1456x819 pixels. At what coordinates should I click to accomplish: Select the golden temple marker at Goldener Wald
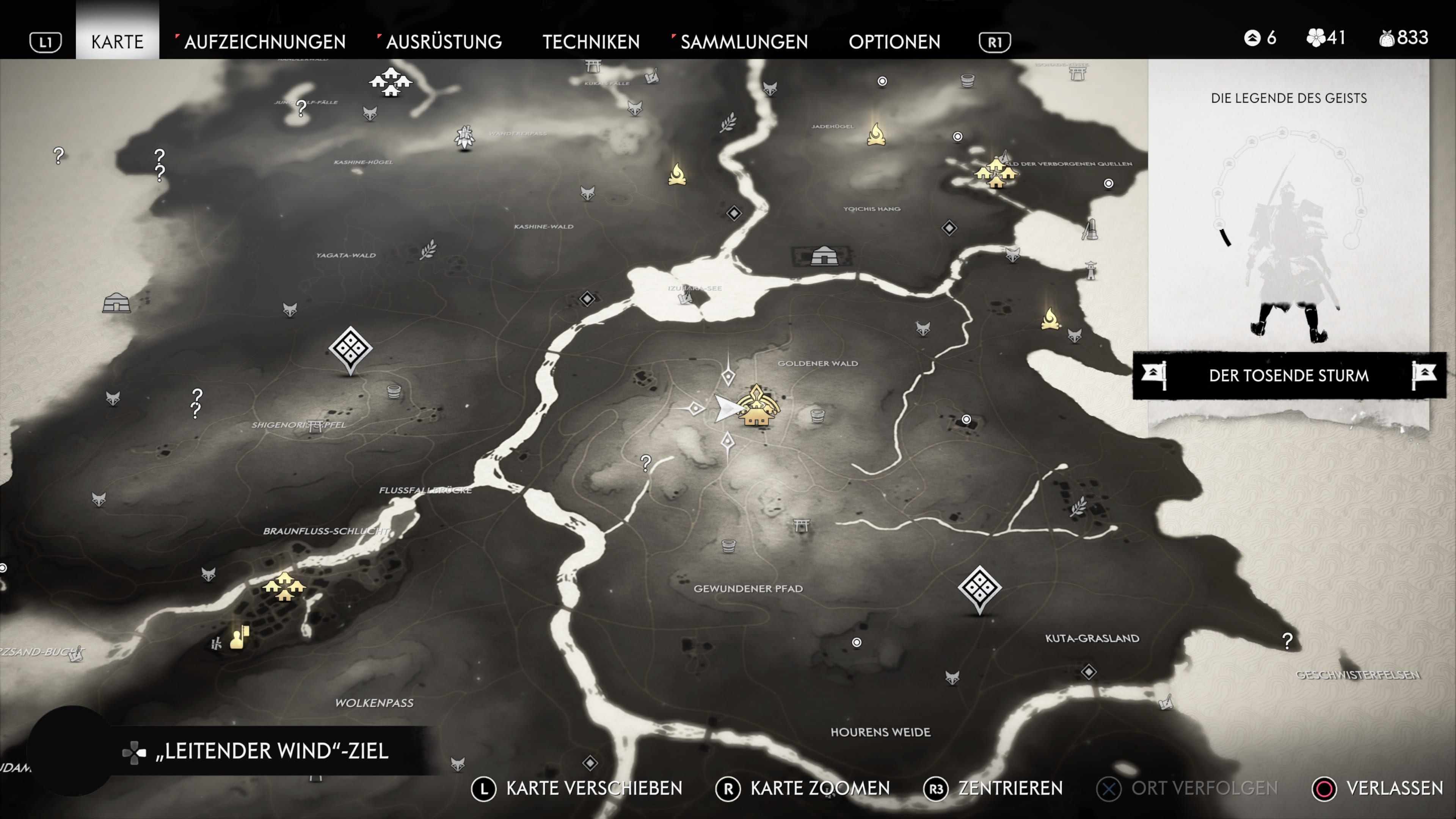(x=757, y=406)
